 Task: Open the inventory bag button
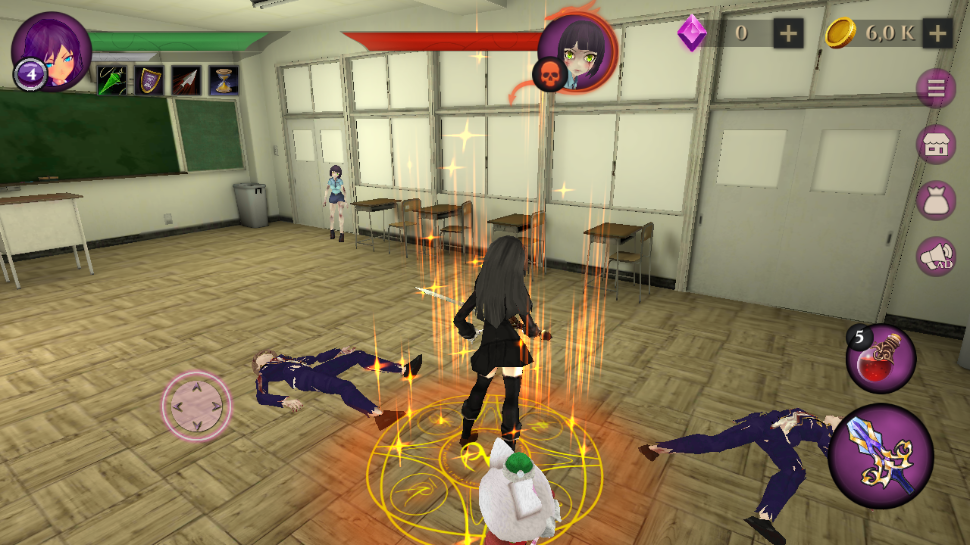936,200
